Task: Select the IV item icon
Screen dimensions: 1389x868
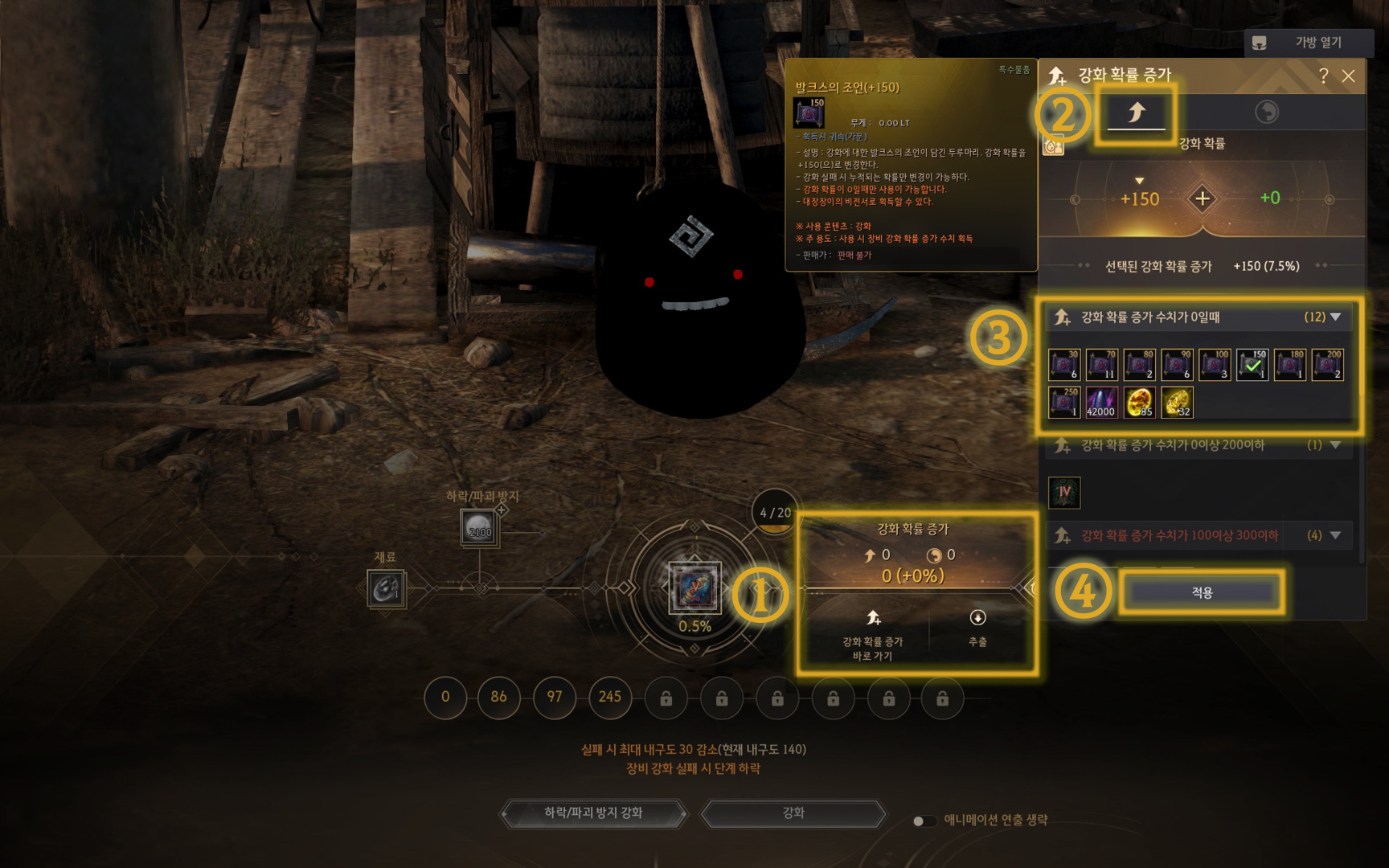Action: click(1064, 492)
